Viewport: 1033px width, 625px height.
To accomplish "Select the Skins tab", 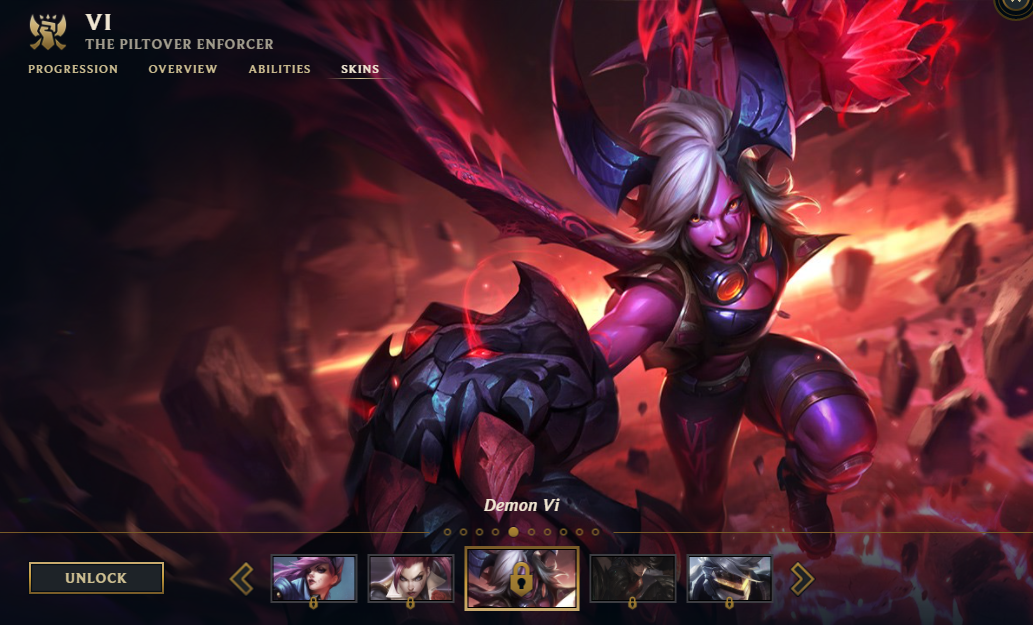I will point(360,69).
